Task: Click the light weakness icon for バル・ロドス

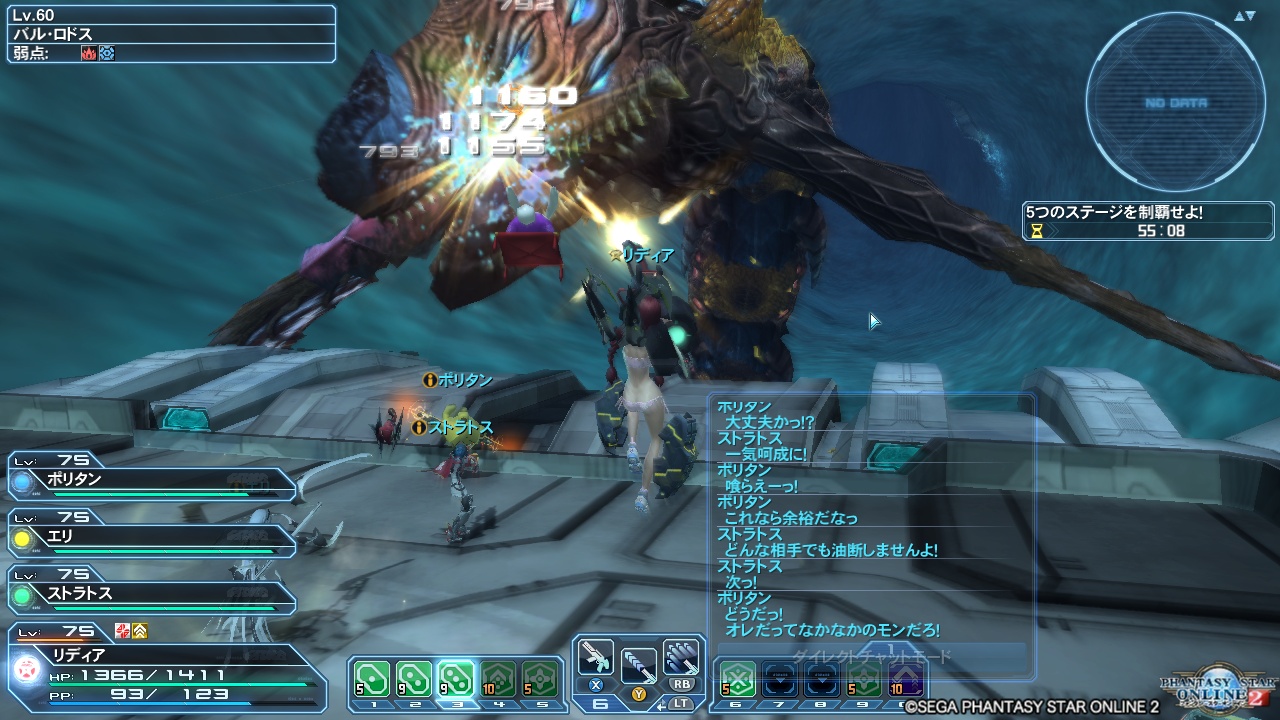Action: pos(107,52)
